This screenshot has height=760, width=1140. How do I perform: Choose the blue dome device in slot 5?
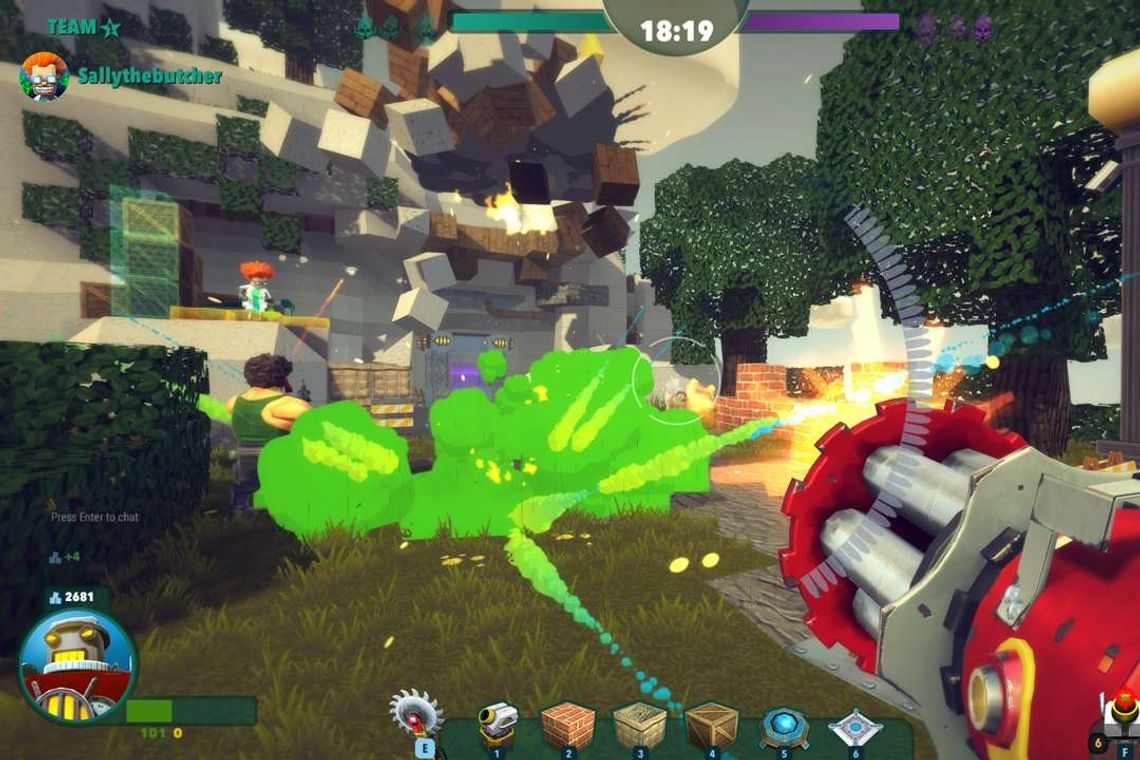(784, 726)
